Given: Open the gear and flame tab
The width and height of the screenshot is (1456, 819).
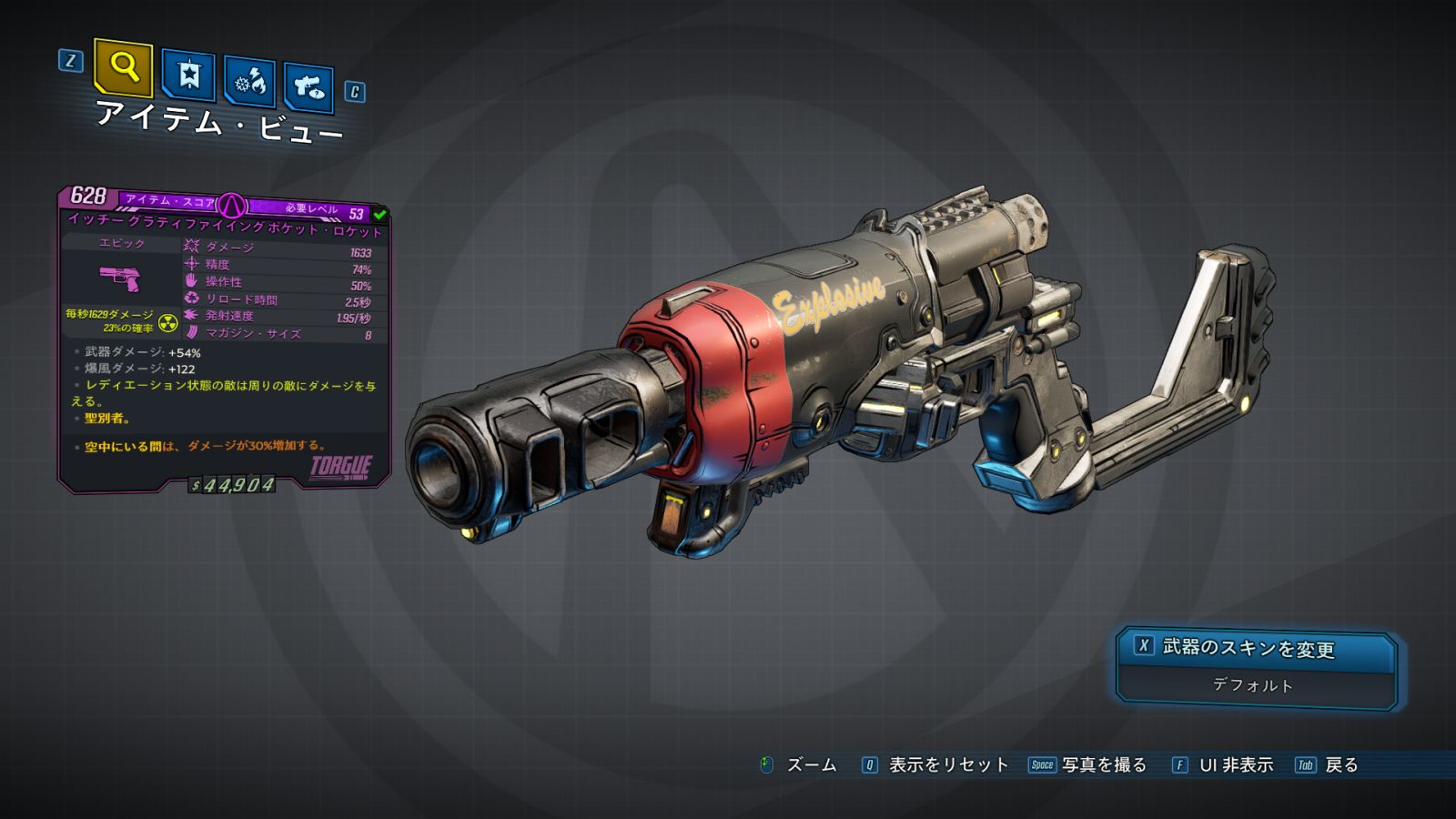Looking at the screenshot, I should 249,82.
